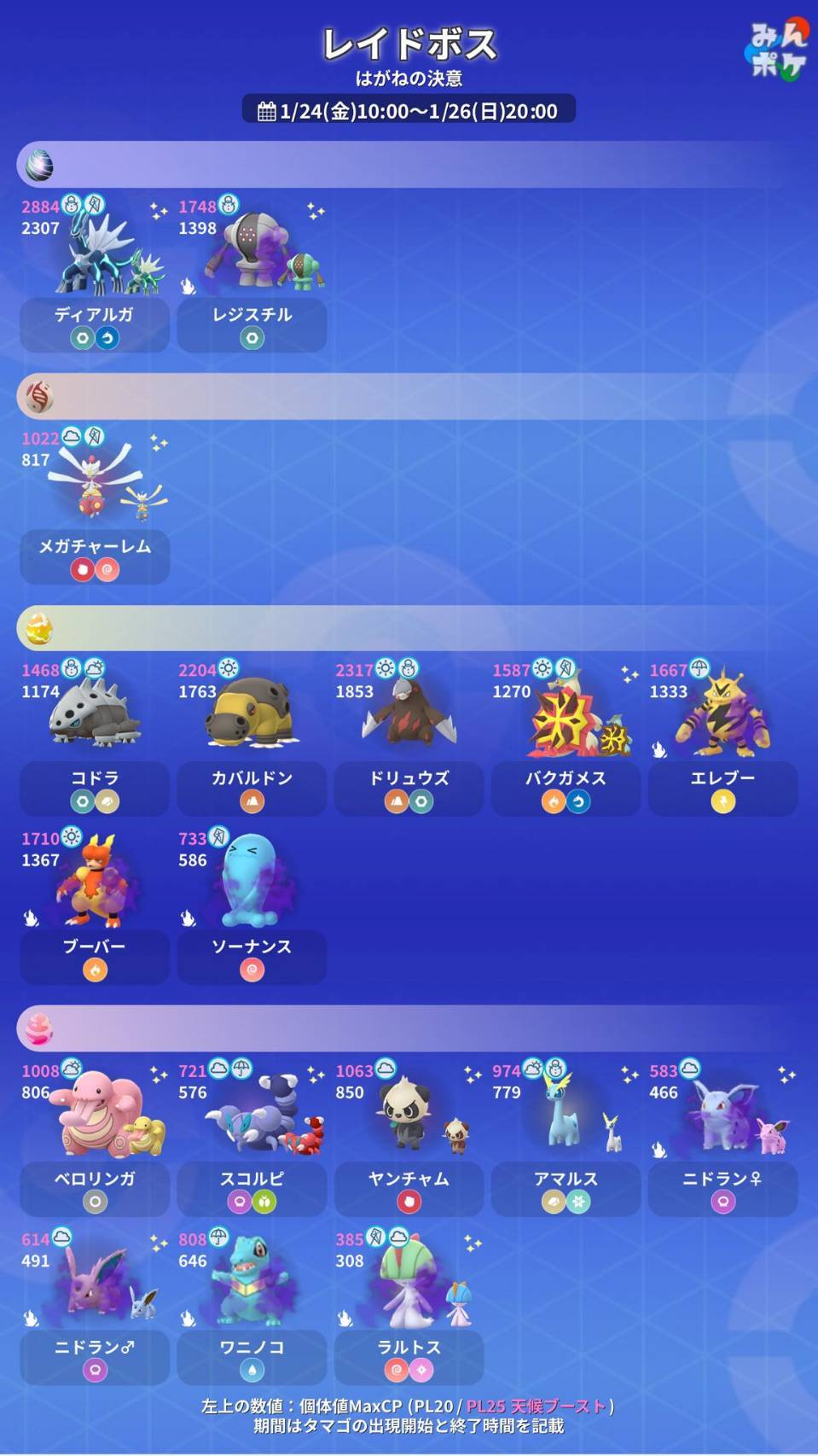Open the ベロリンガ raid boss entry
The image size is (818, 1456).
94,1138
